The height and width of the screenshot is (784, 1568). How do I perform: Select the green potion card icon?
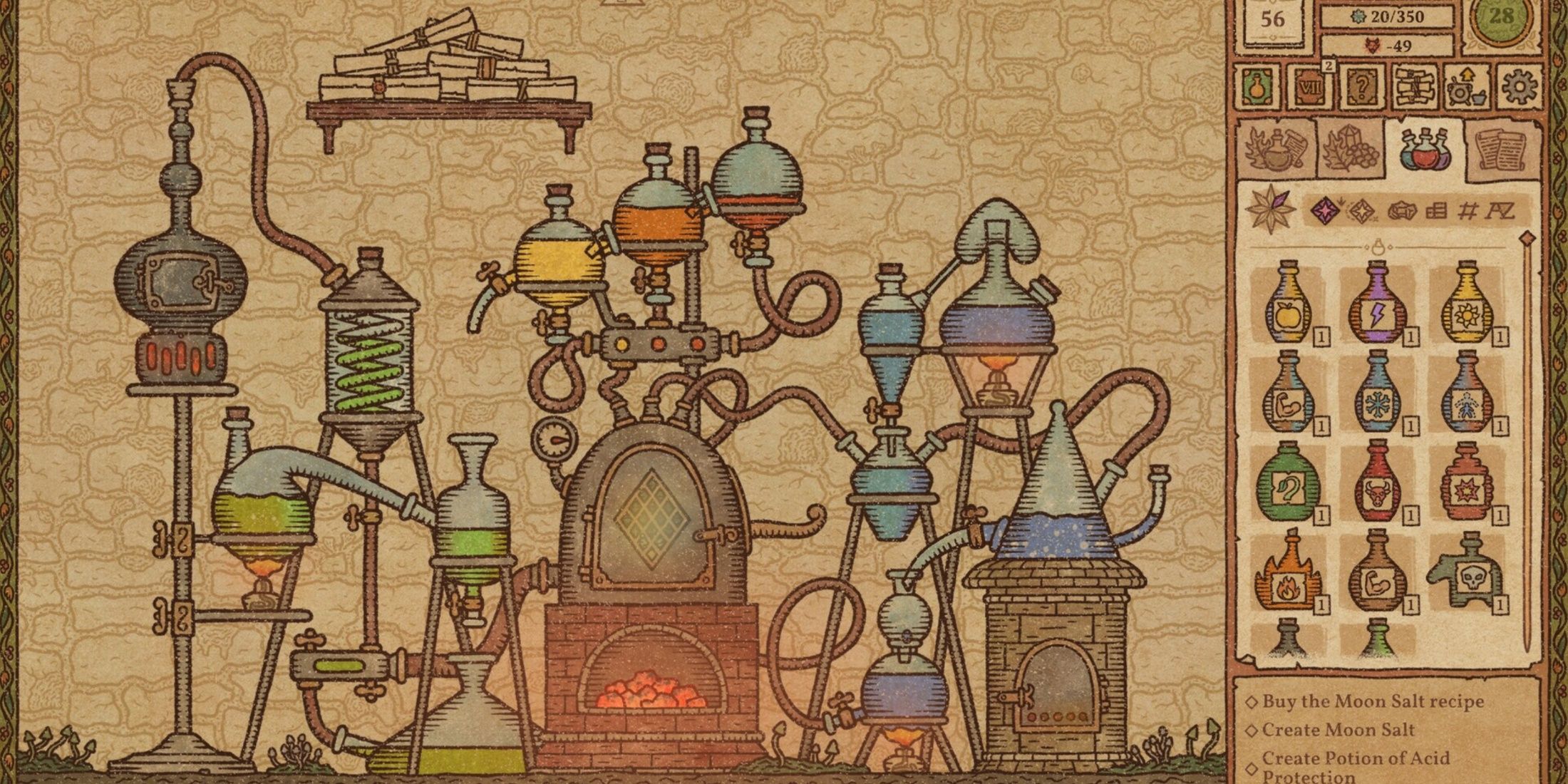(x=1257, y=88)
